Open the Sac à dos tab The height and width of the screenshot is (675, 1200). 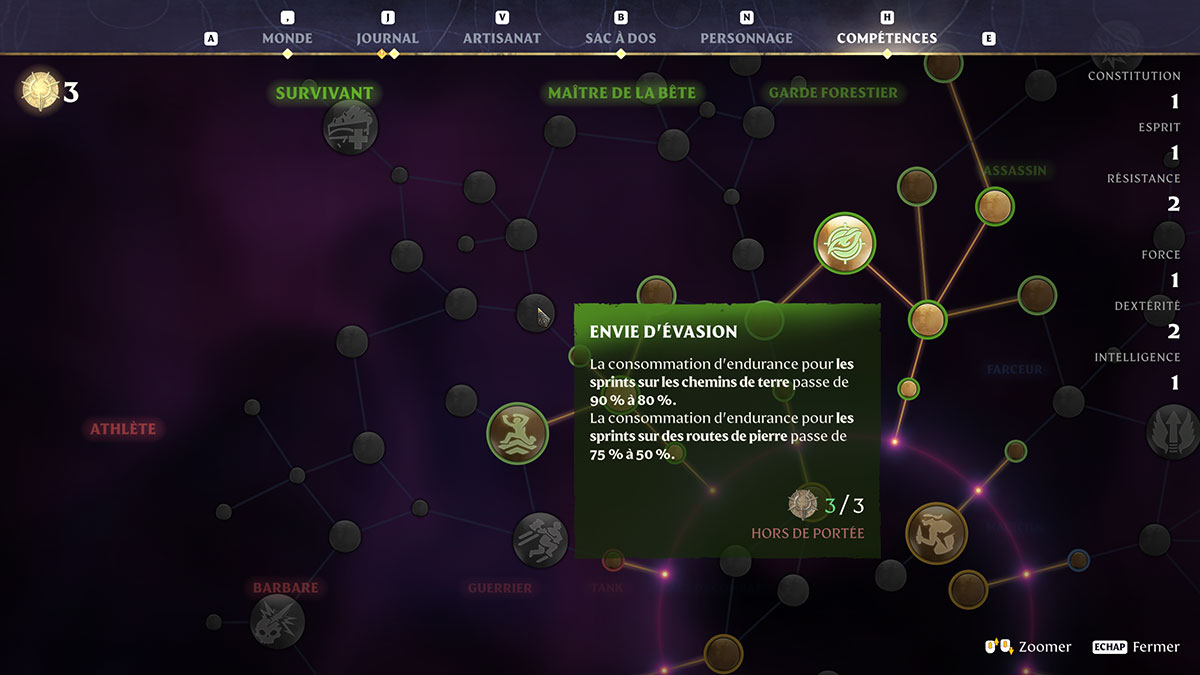tap(621, 38)
